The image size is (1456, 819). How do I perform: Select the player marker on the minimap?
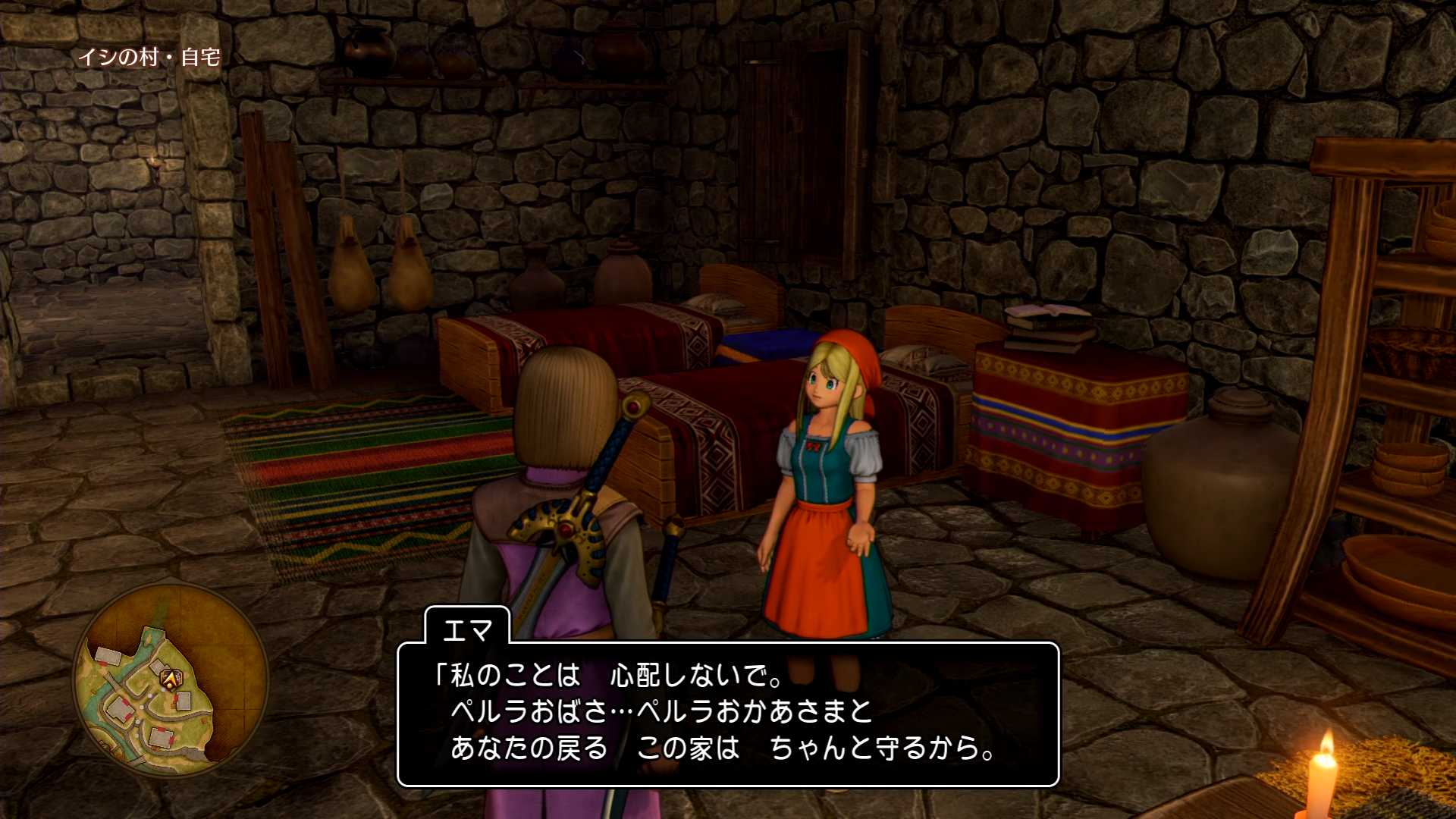point(172,679)
